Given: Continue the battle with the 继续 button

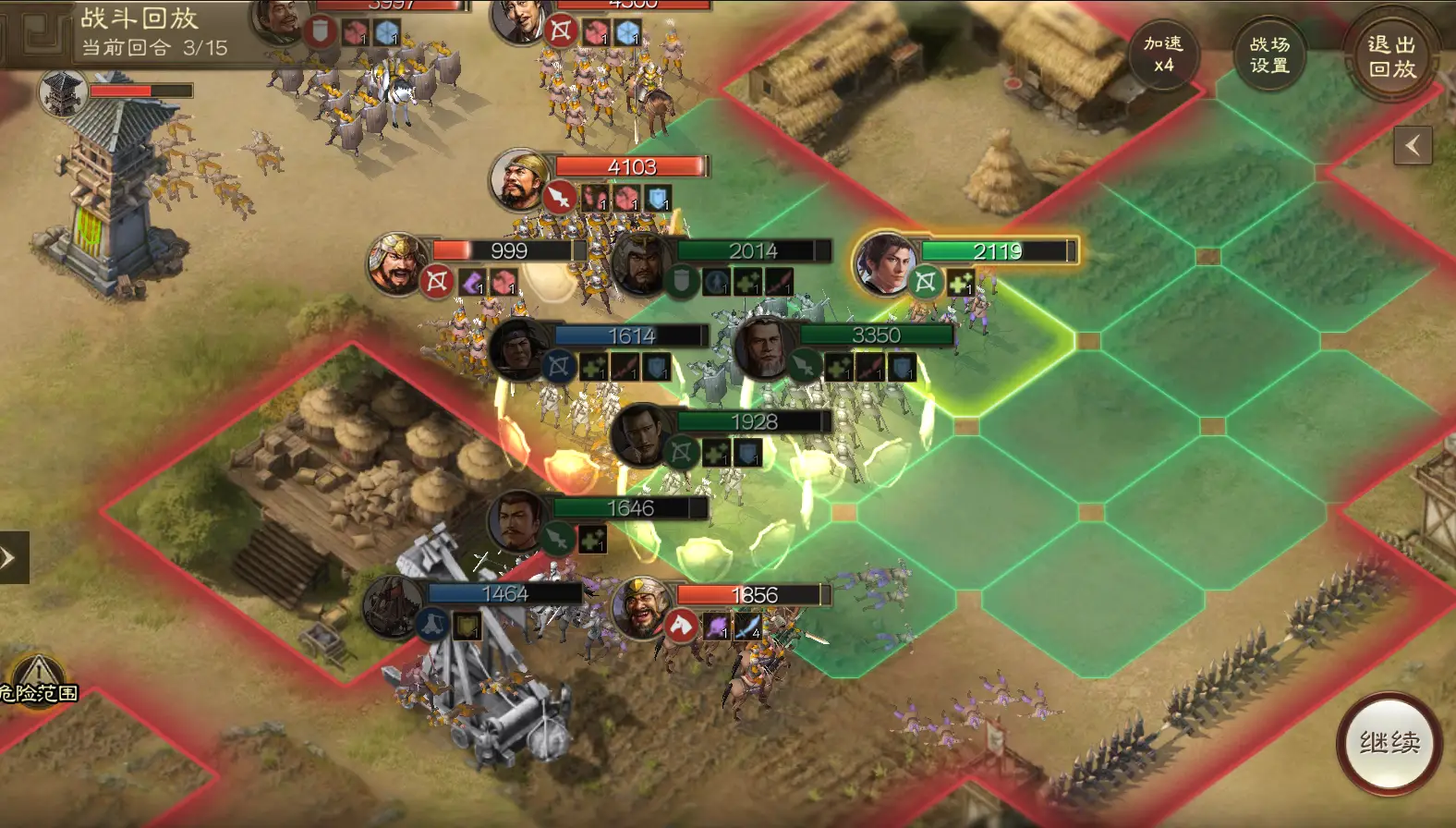Looking at the screenshot, I should point(1389,742).
